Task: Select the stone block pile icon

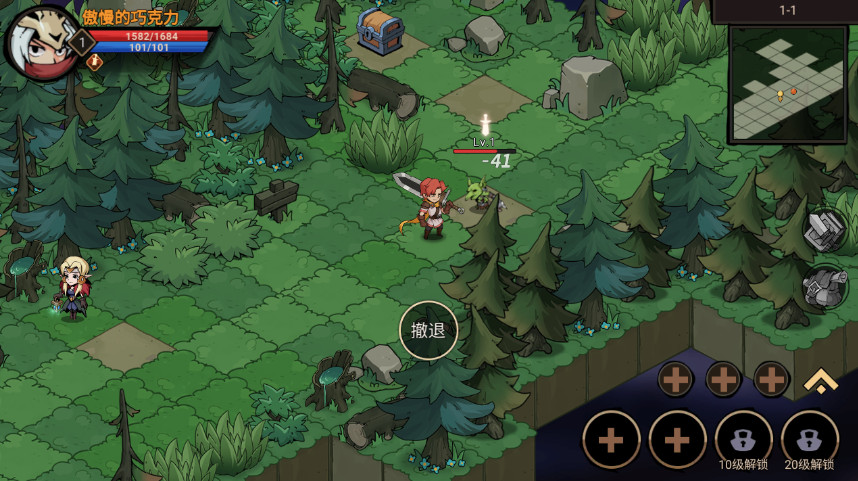Action: (825, 230)
